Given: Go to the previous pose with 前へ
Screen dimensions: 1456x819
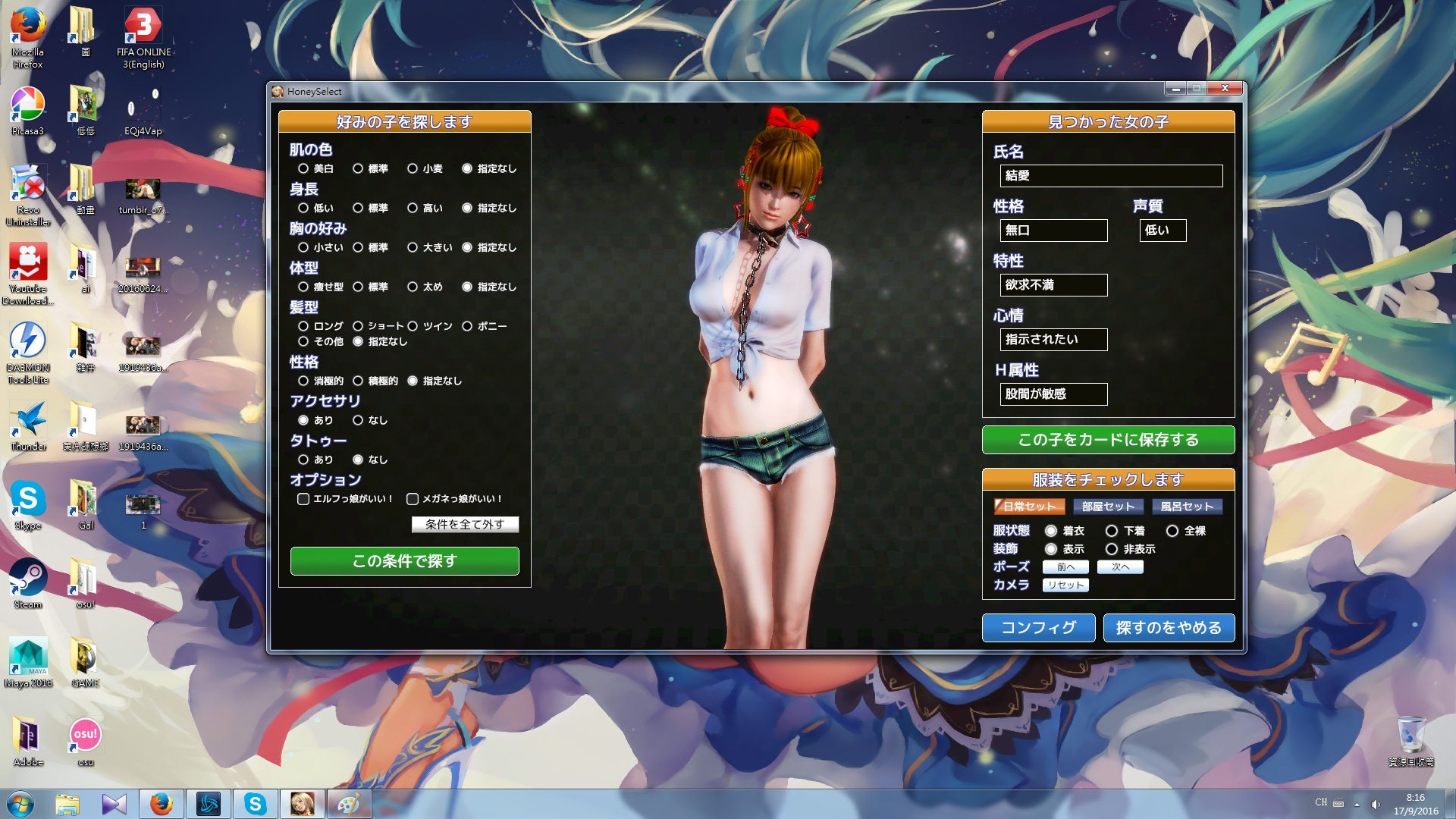Looking at the screenshot, I should tap(1065, 567).
